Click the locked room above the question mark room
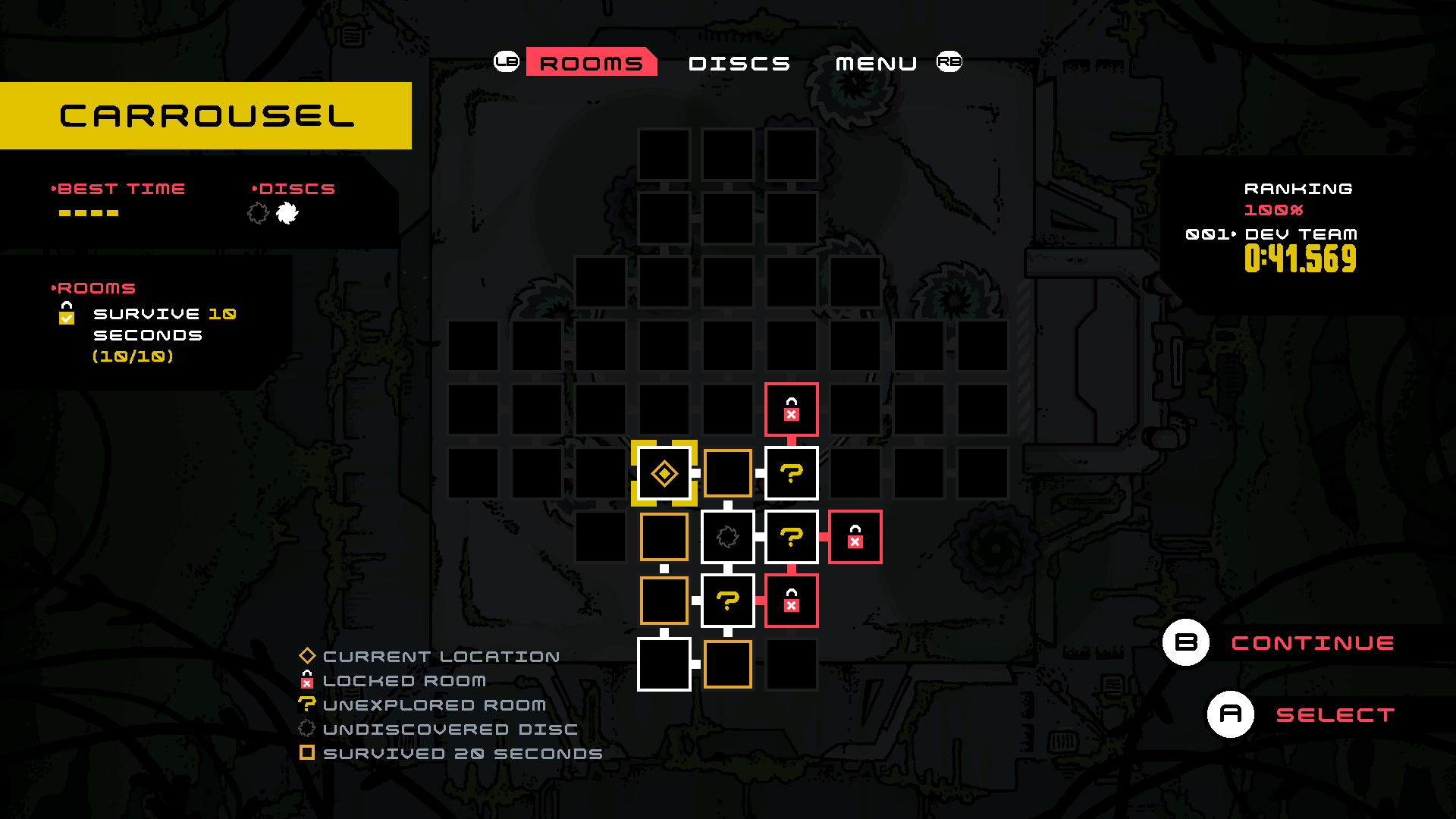 [x=791, y=409]
